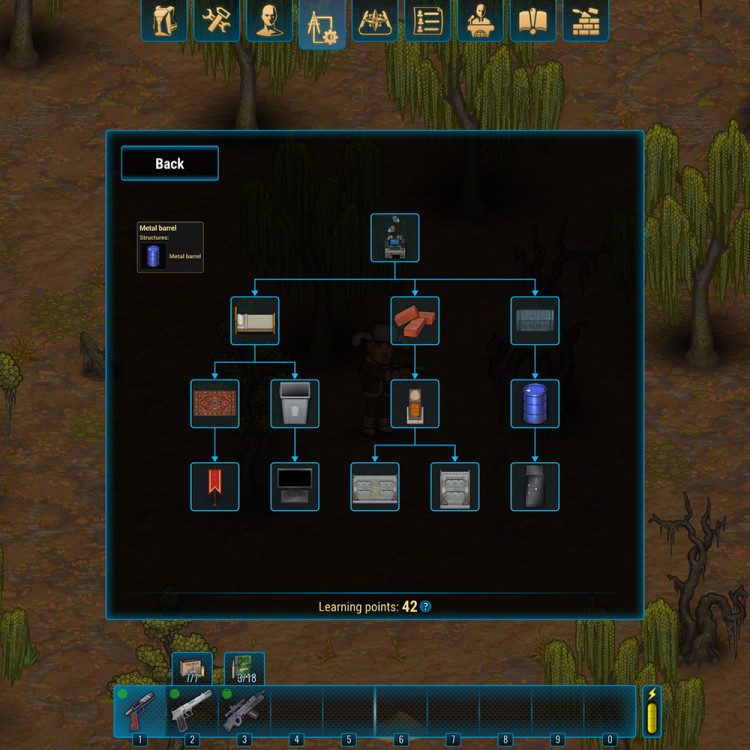Open the crafting tools menu
Viewport: 750px width, 750px height.
pos(216,21)
